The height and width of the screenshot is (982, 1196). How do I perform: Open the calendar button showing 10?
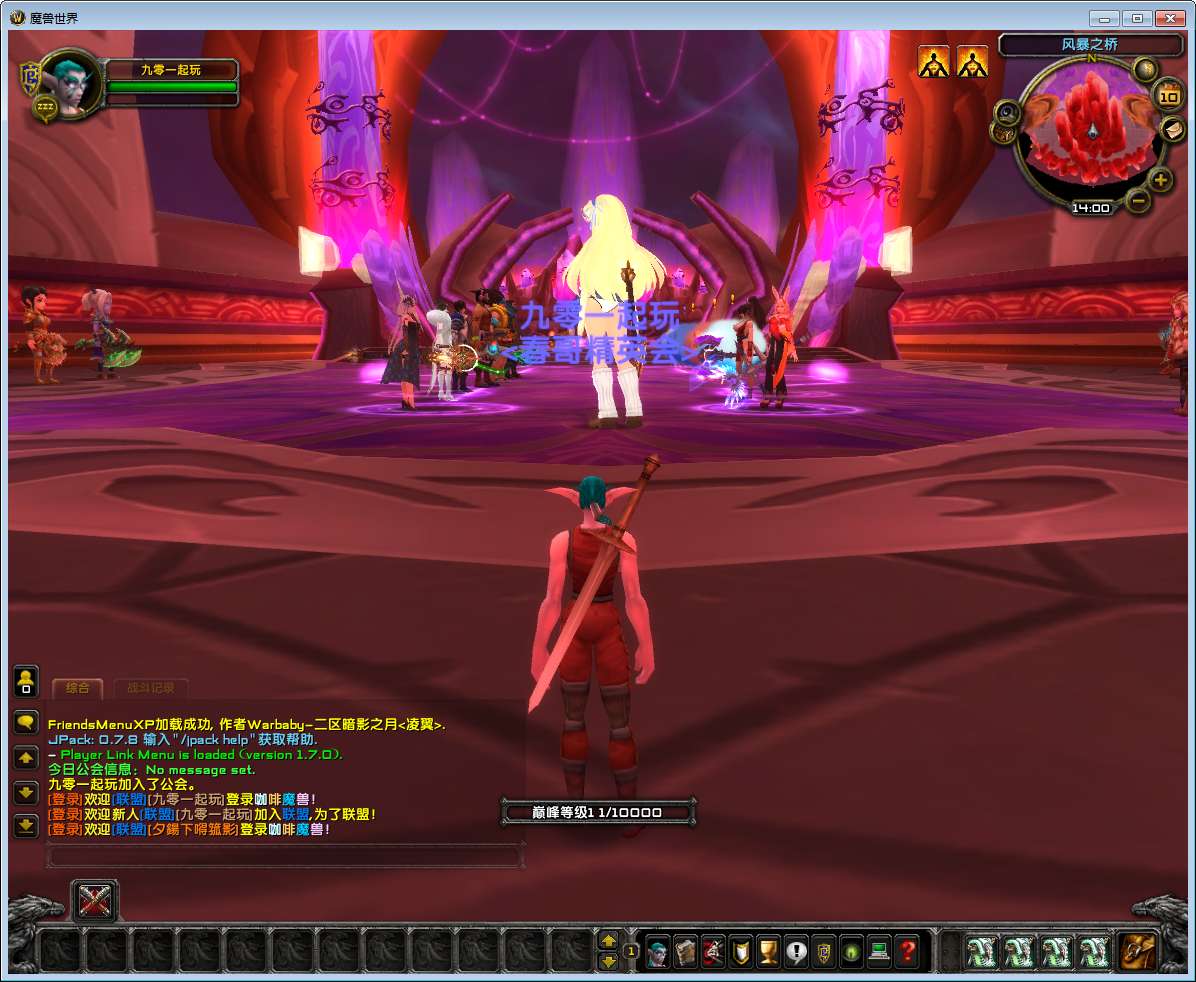click(1168, 96)
